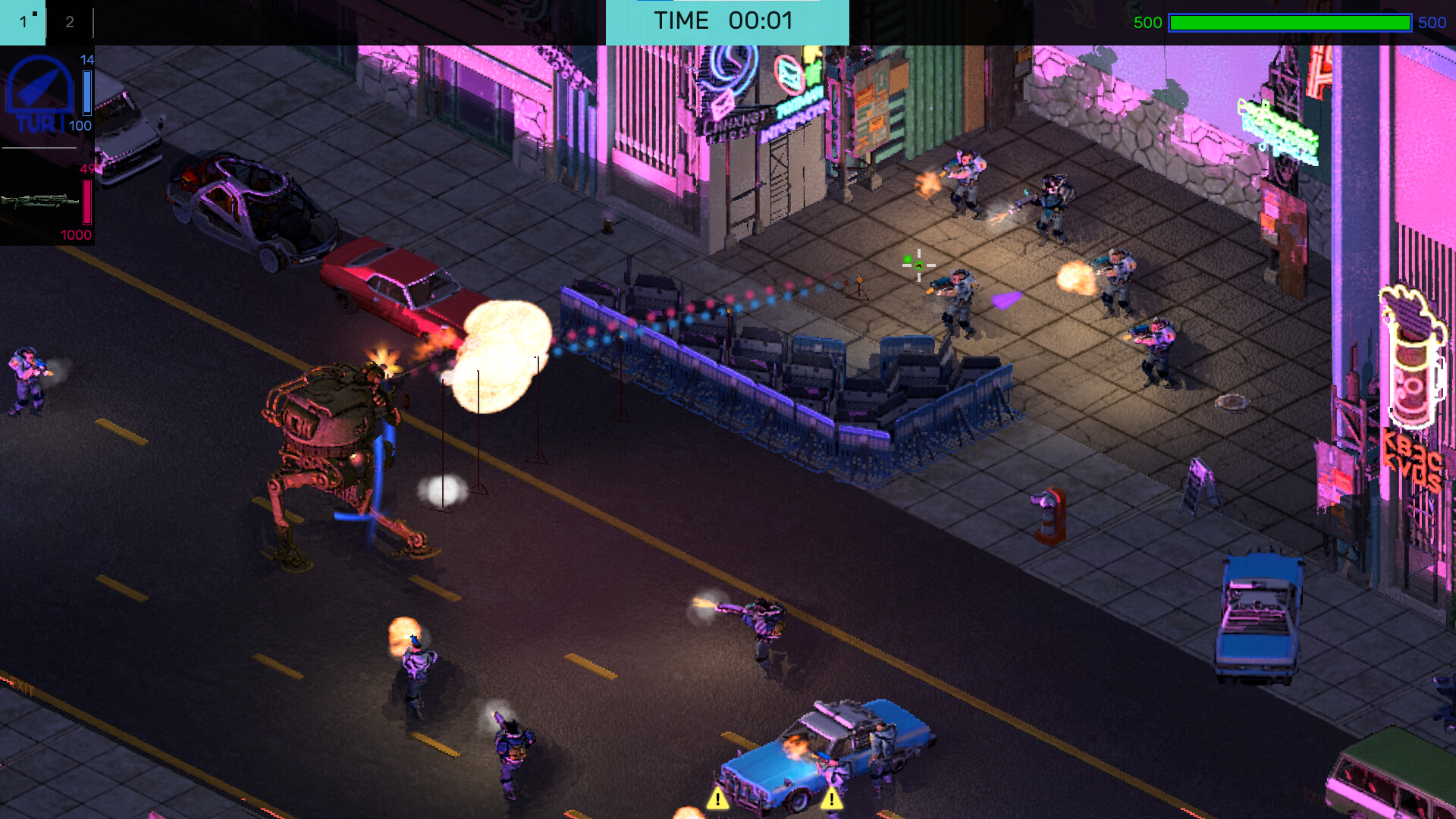Click the green crosshair reticle on the plaza
Image resolution: width=1456 pixels, height=819 pixels.
[x=918, y=265]
